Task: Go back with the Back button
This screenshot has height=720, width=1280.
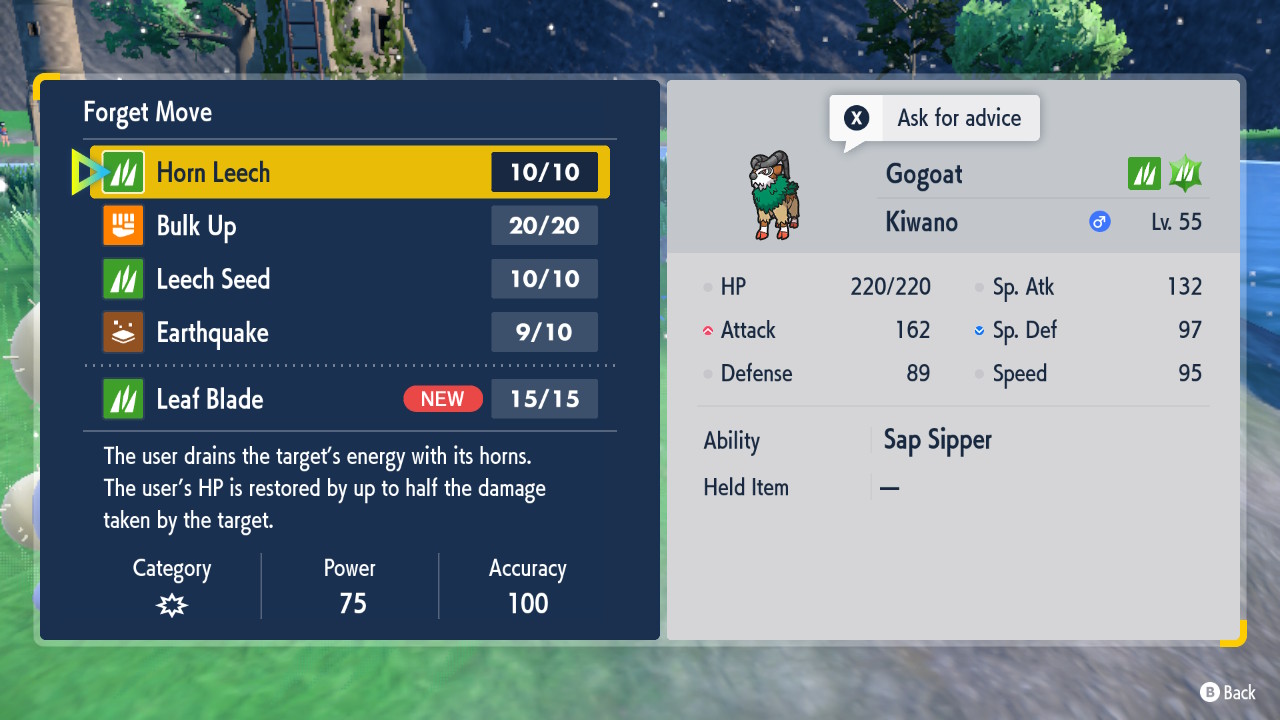Action: pyautogui.click(x=1227, y=692)
